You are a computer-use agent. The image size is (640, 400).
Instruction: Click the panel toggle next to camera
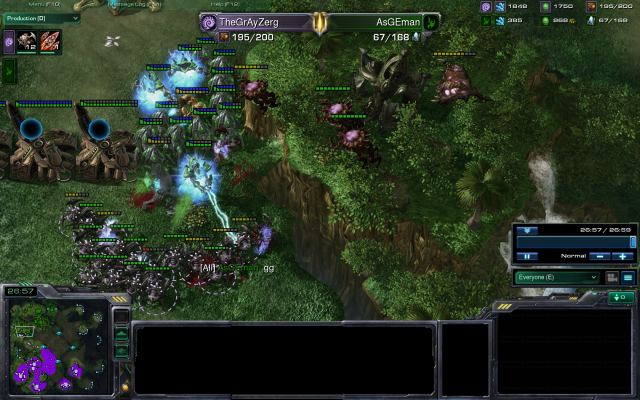628,277
